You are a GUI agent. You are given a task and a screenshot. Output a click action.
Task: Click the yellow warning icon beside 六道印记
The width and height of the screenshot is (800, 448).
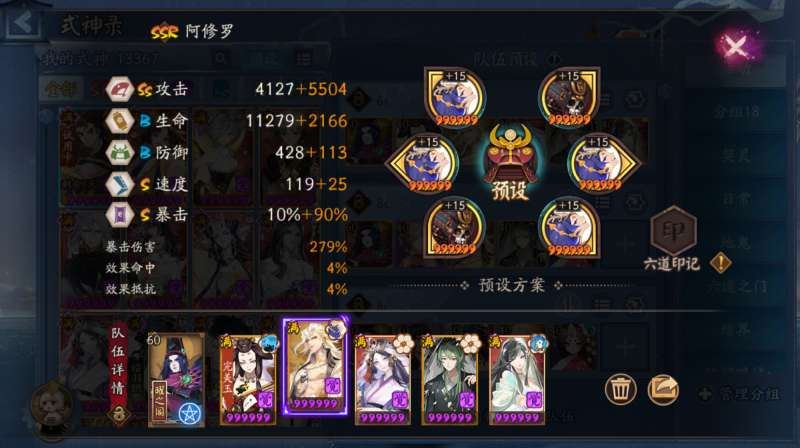[x=720, y=263]
